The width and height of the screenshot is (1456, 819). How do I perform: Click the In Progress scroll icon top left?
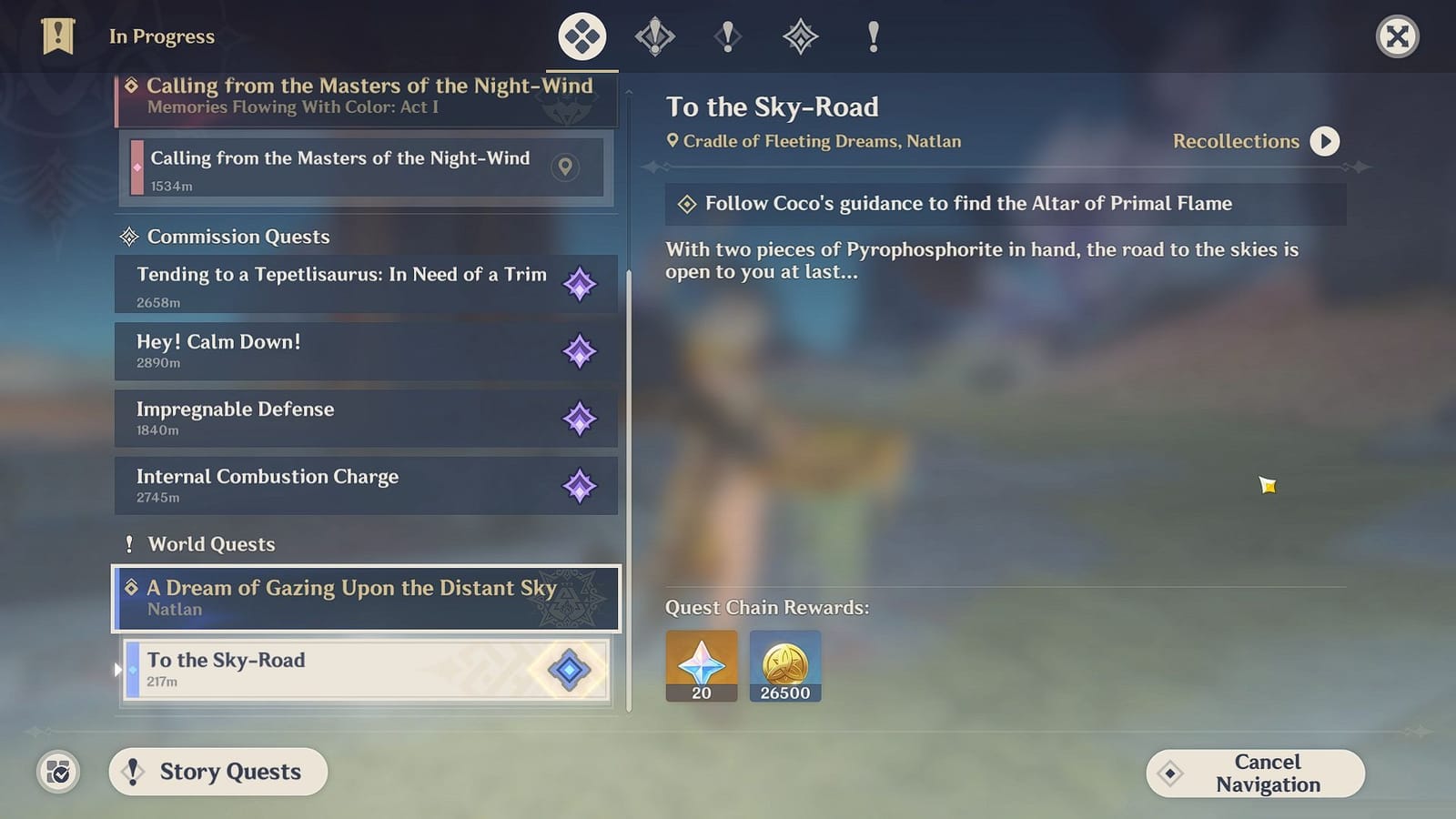pyautogui.click(x=58, y=35)
